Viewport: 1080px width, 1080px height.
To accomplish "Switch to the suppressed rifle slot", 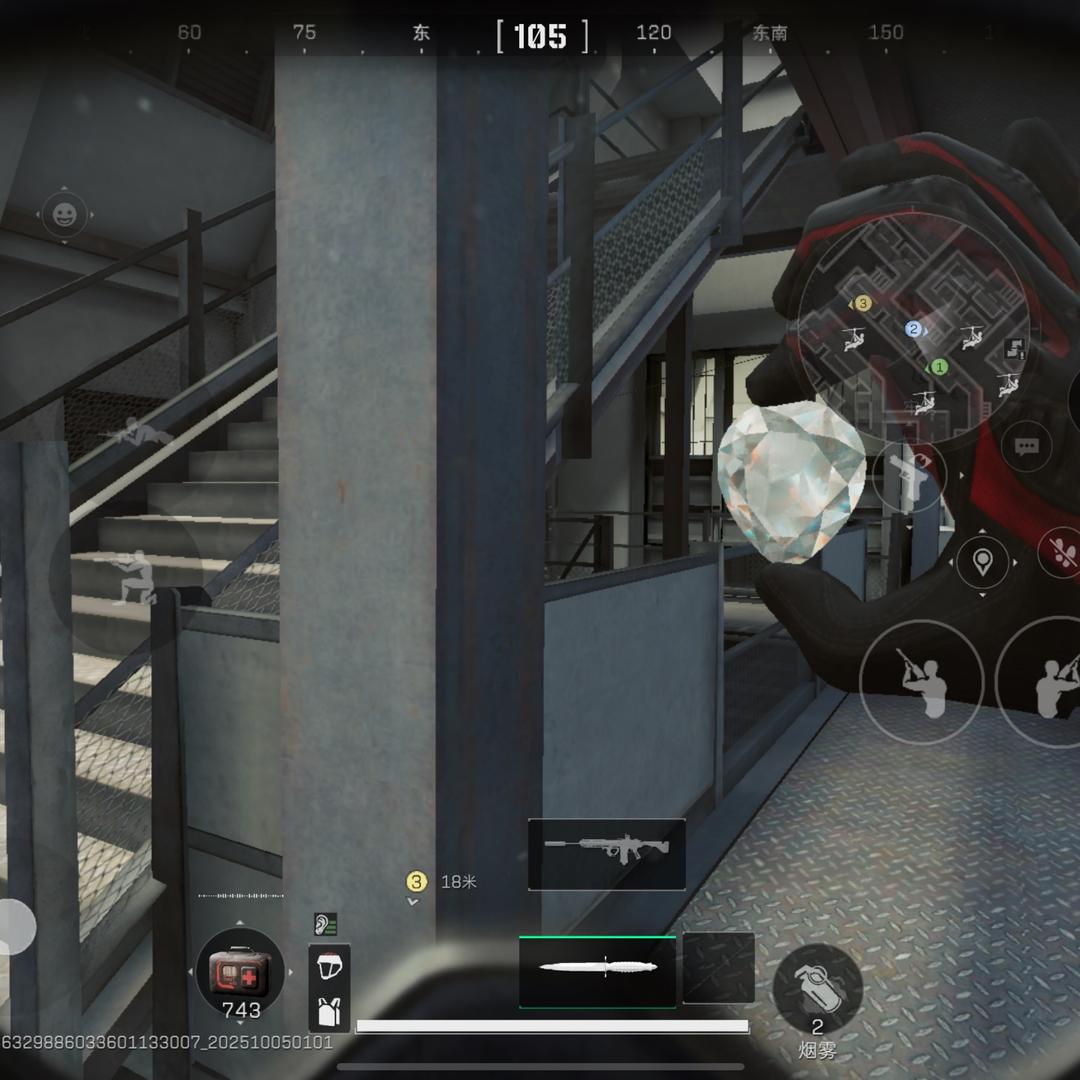I will tap(606, 854).
